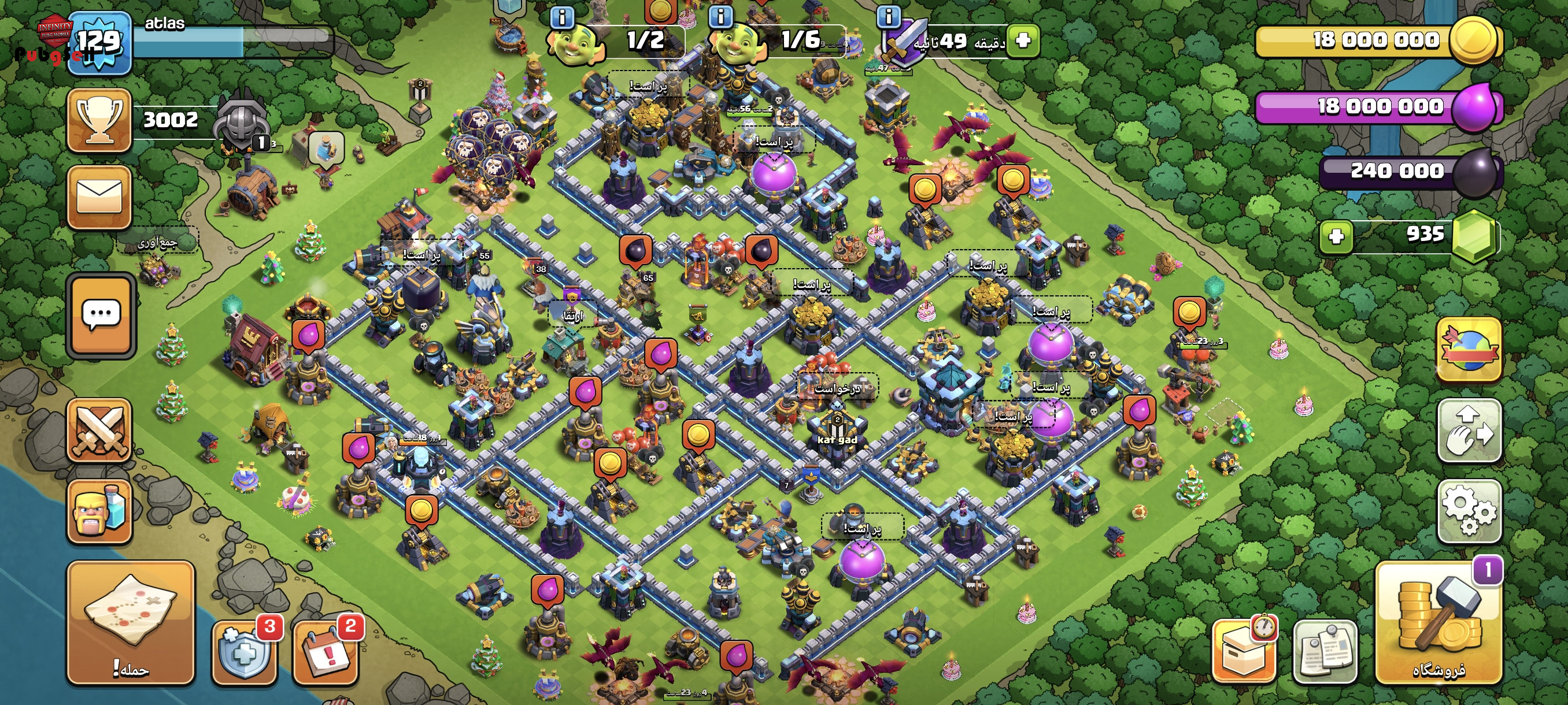This screenshot has width=1568, height=705.
Task: Open level 129 player profile badge
Action: (x=99, y=43)
